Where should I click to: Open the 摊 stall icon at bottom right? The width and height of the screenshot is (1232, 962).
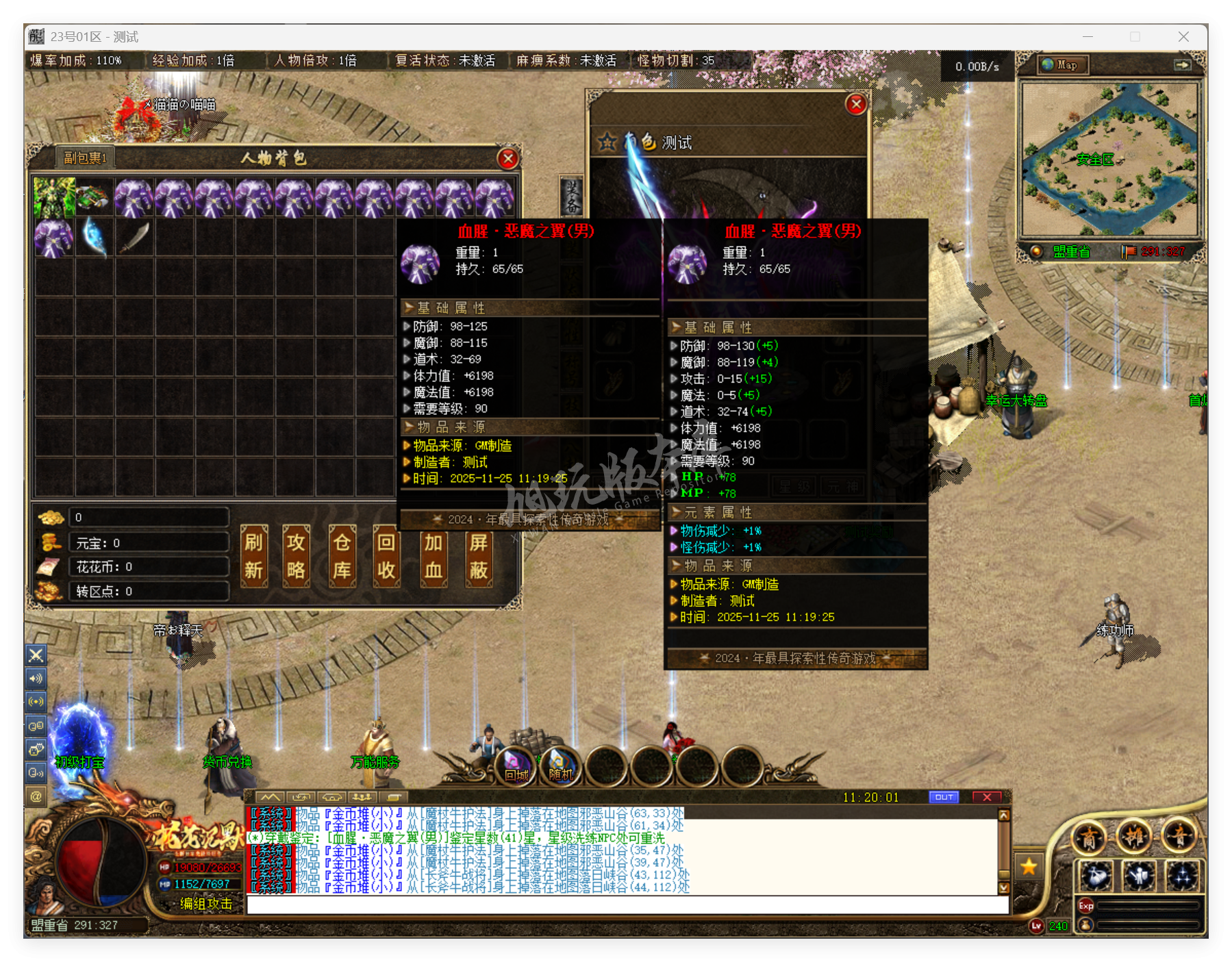tap(1134, 836)
